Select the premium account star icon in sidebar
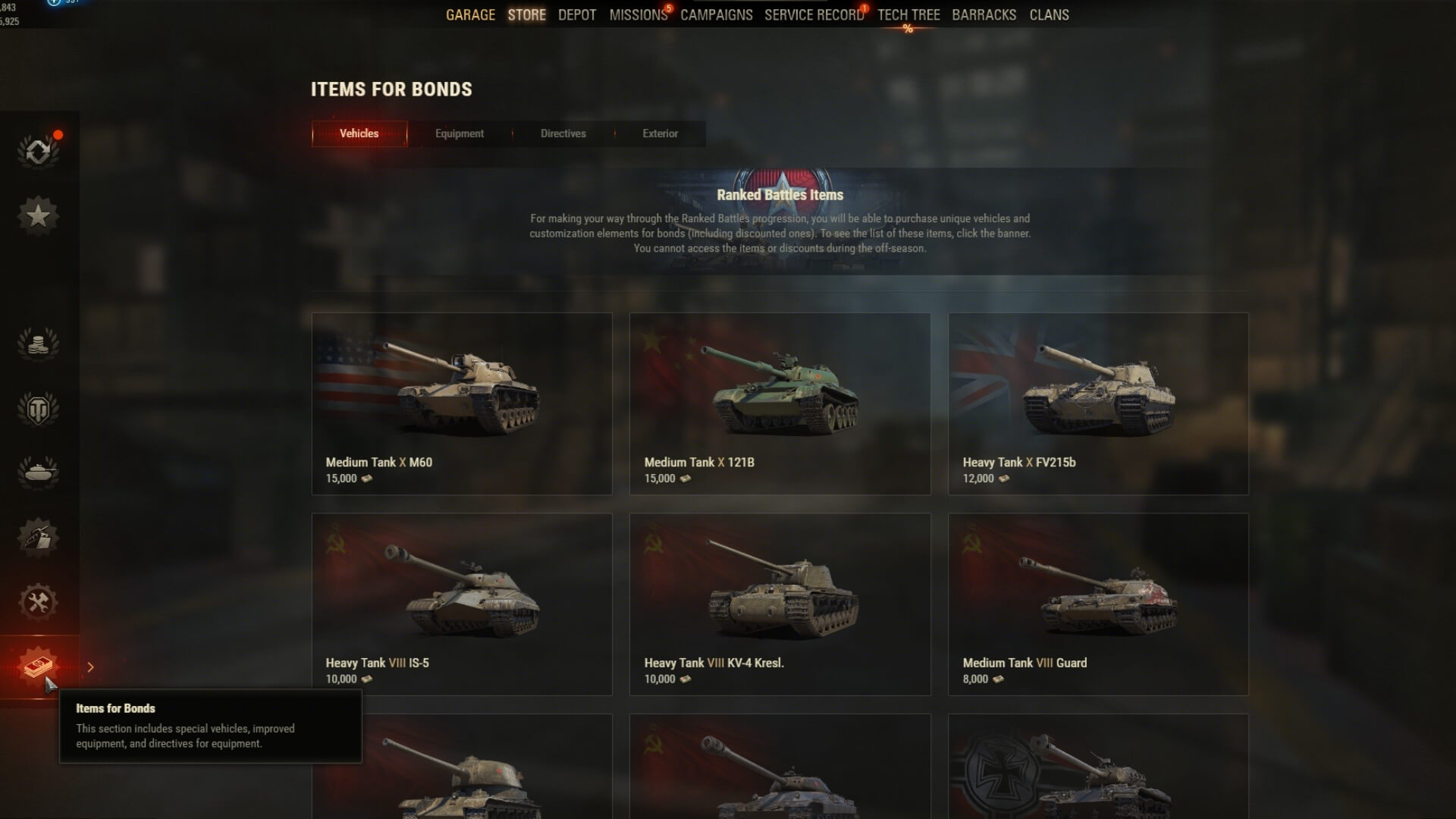Image resolution: width=1456 pixels, height=819 pixels. pos(39,215)
